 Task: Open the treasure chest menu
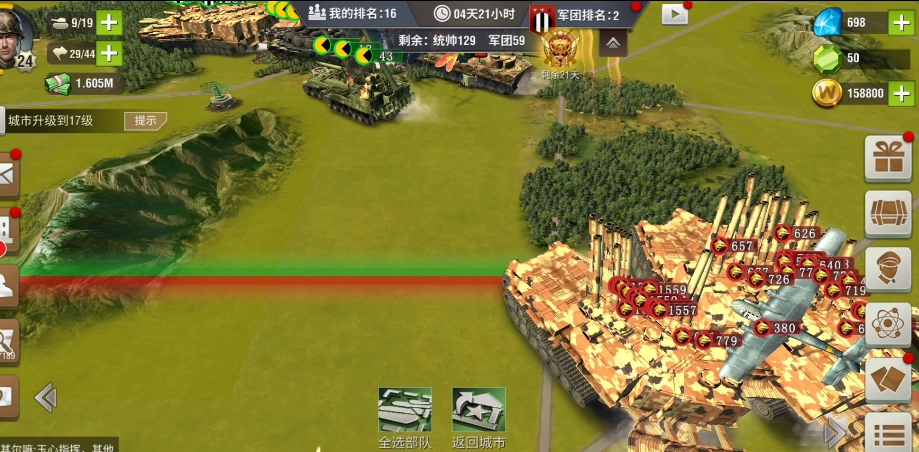point(887,213)
